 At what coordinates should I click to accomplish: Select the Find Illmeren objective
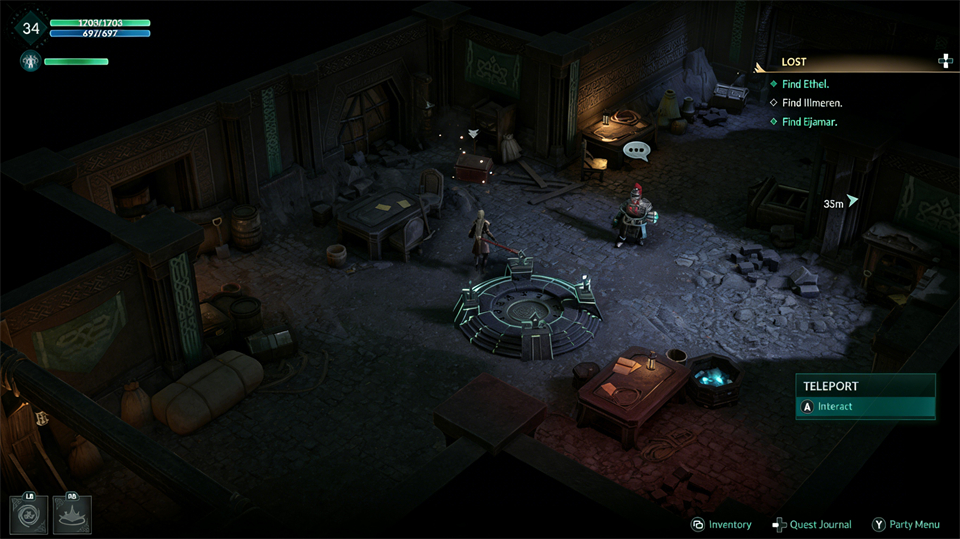pyautogui.click(x=812, y=103)
